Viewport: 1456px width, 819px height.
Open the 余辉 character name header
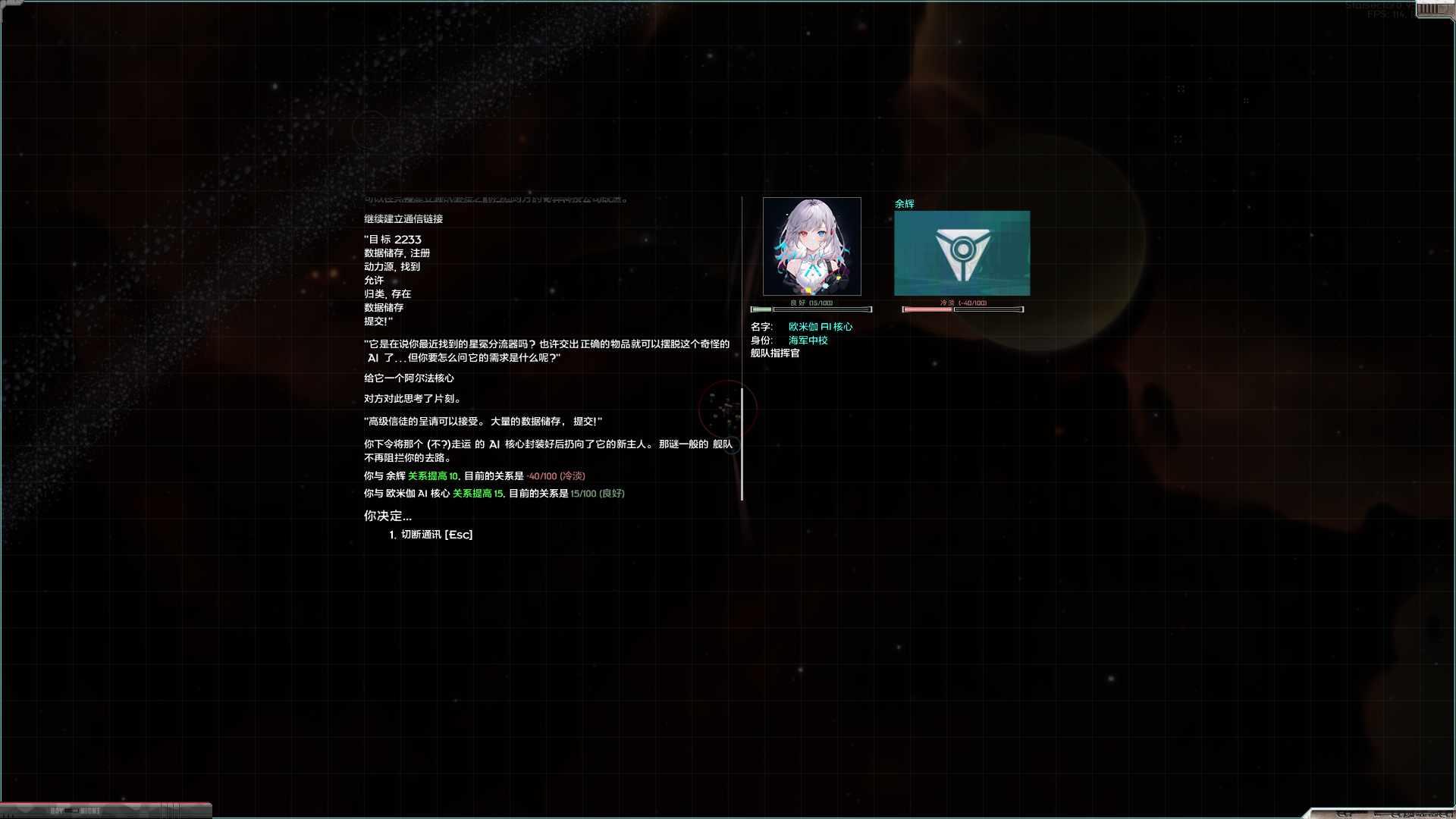(904, 203)
